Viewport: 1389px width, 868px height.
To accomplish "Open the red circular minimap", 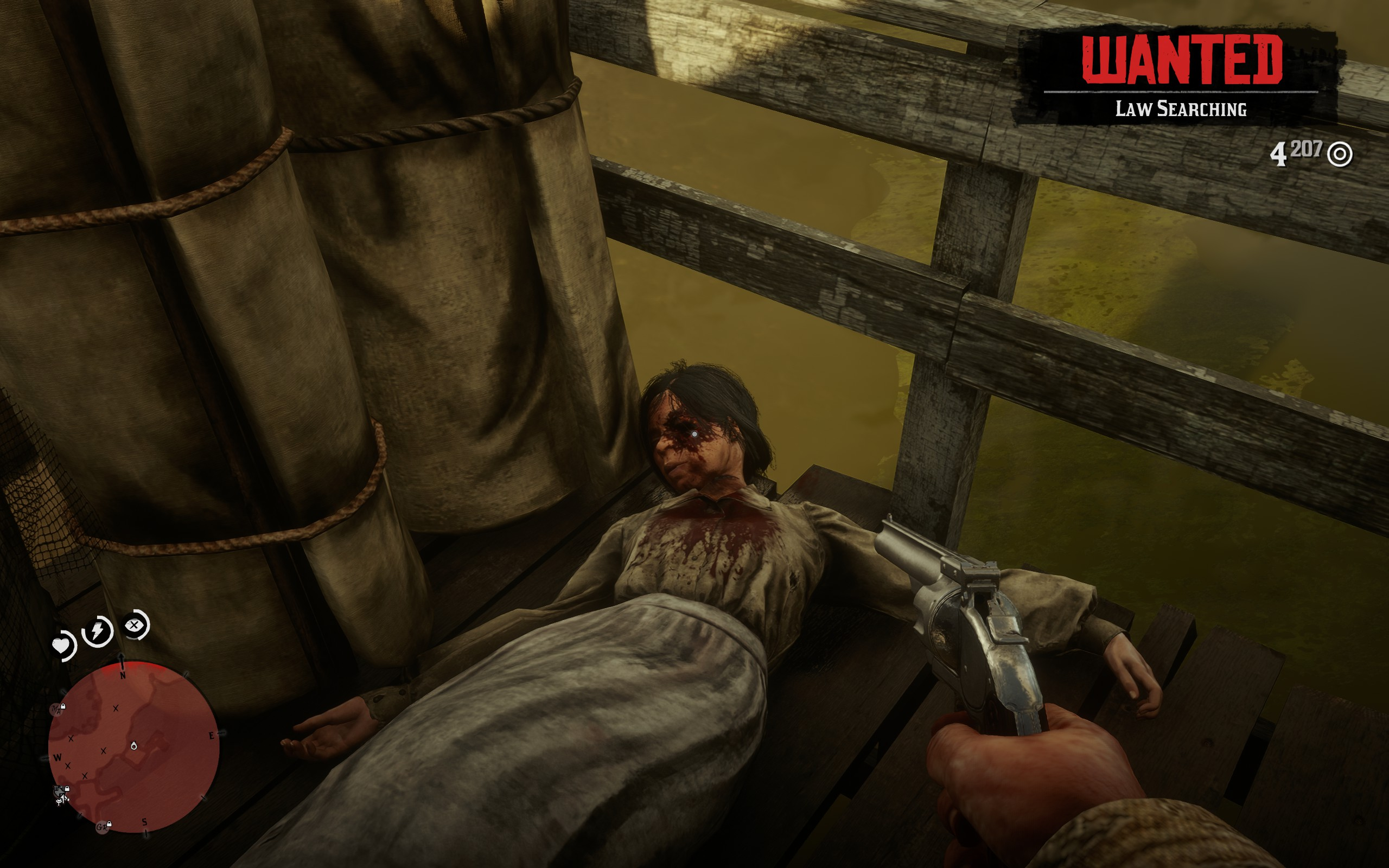I will click(133, 746).
